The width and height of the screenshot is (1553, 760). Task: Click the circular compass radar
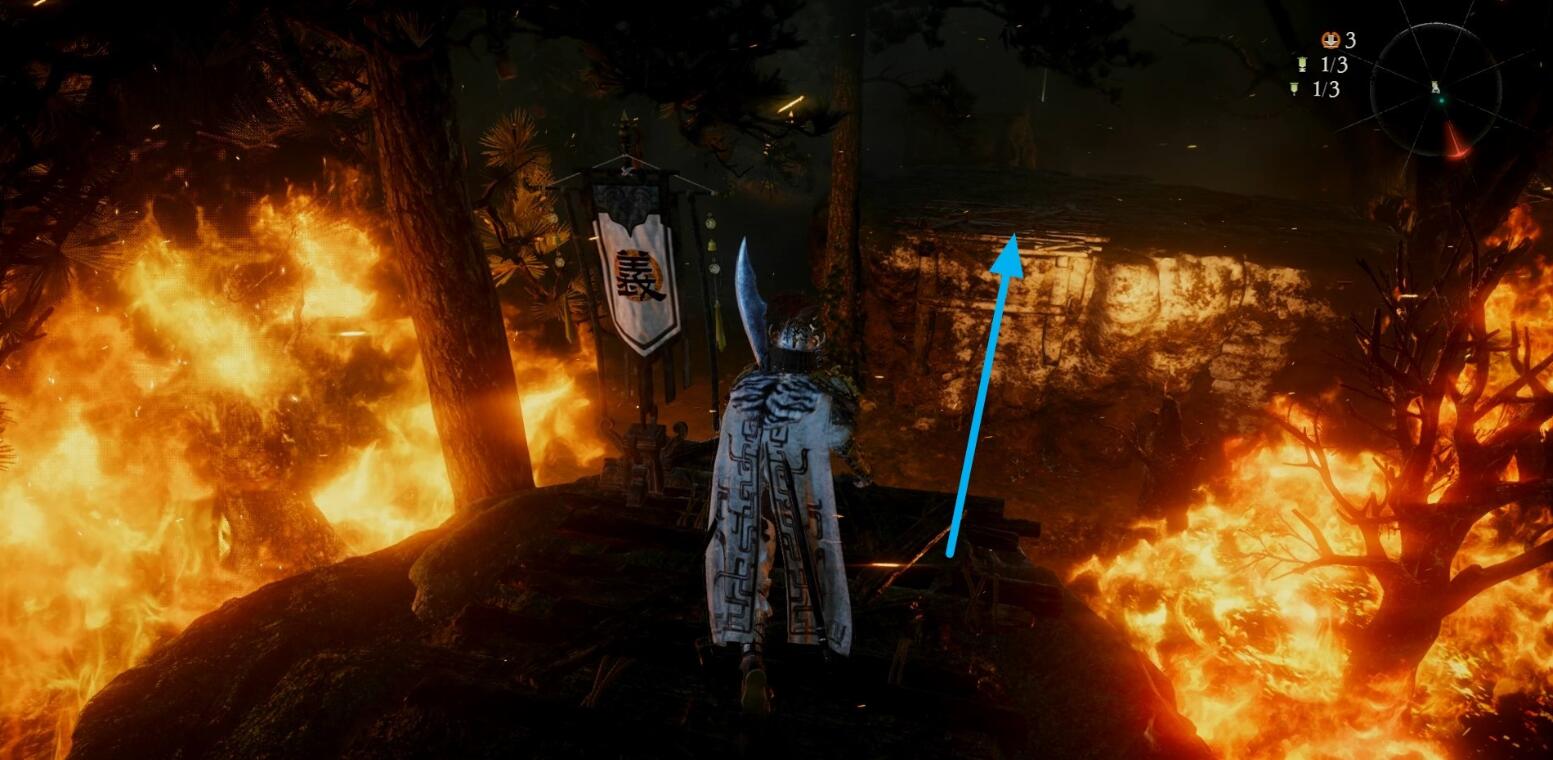coord(1435,89)
